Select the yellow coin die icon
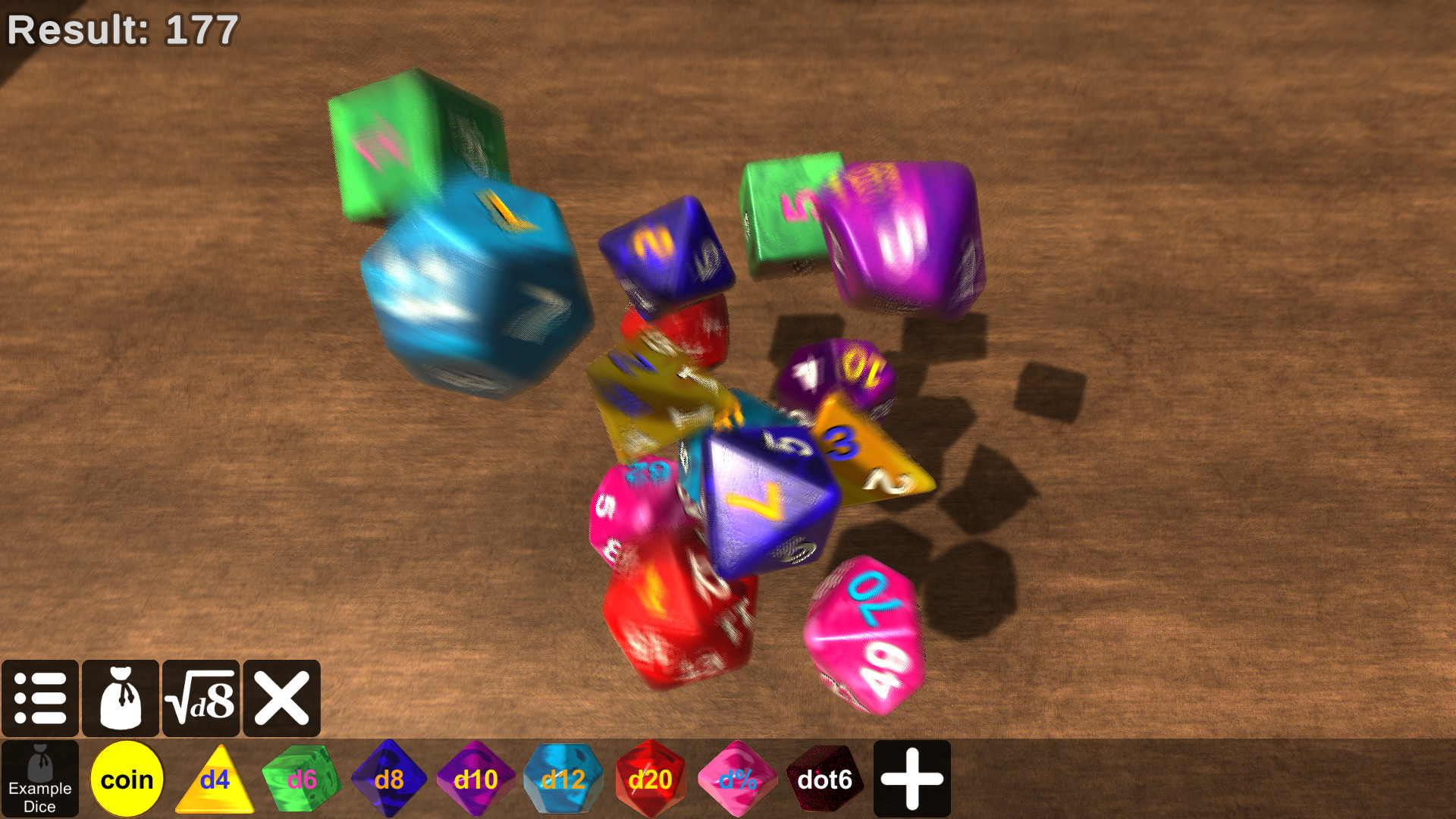The width and height of the screenshot is (1456, 819). [x=127, y=778]
